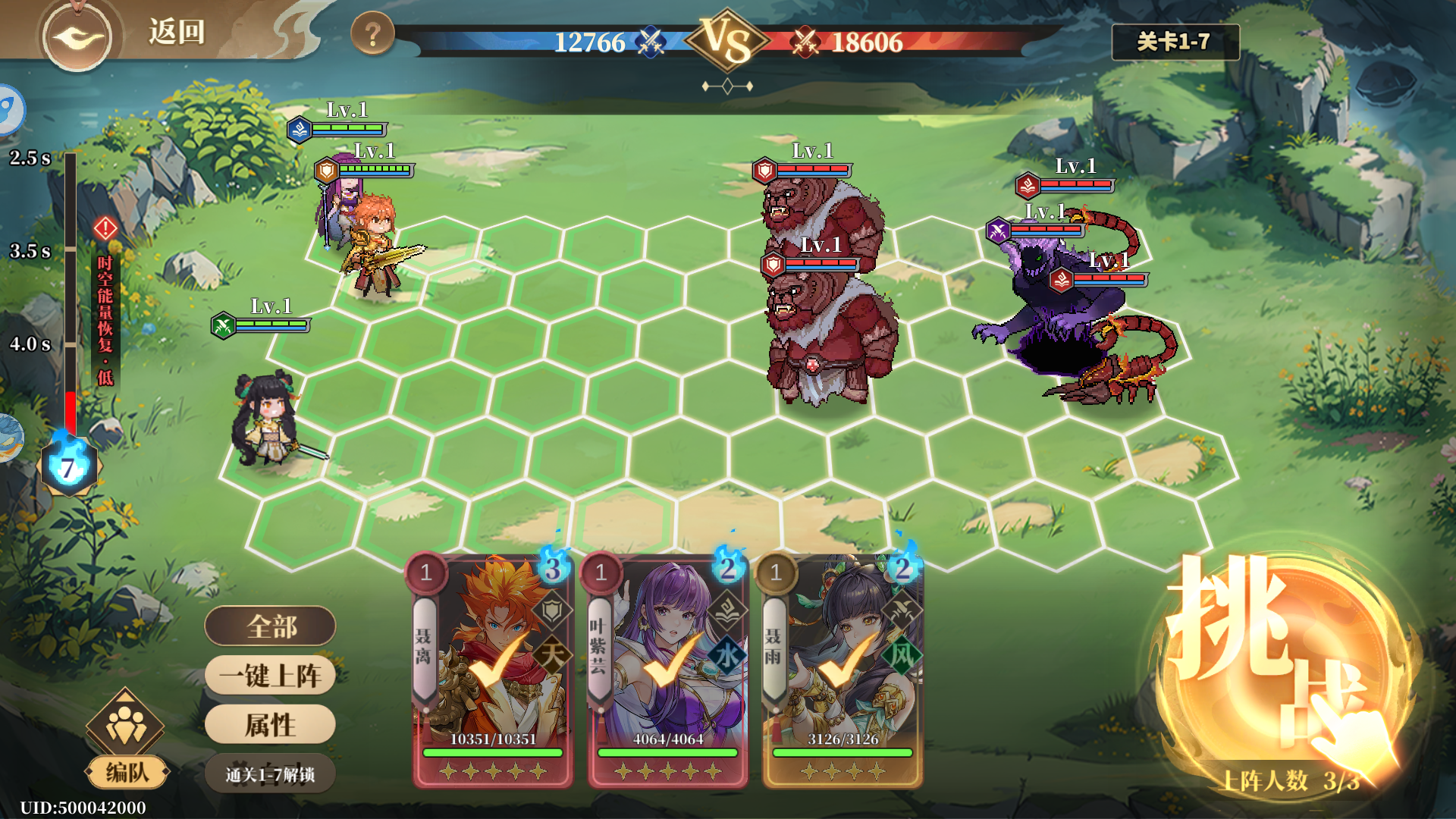The height and width of the screenshot is (819, 1456).
Task: Open the 属性 attribute filter
Action: [270, 725]
